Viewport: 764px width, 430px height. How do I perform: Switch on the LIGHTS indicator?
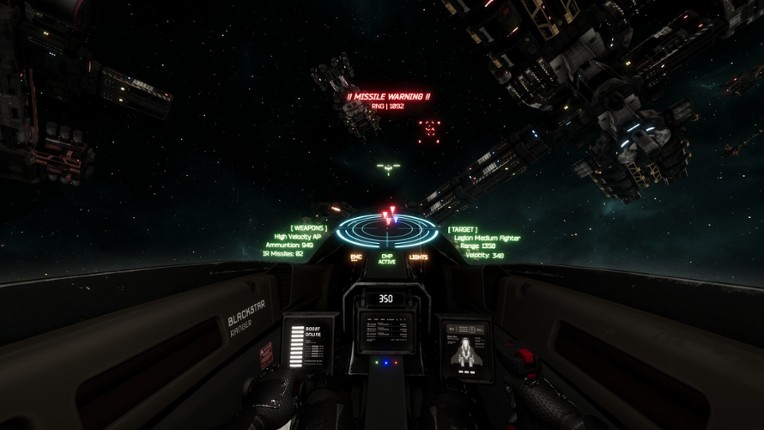click(418, 257)
